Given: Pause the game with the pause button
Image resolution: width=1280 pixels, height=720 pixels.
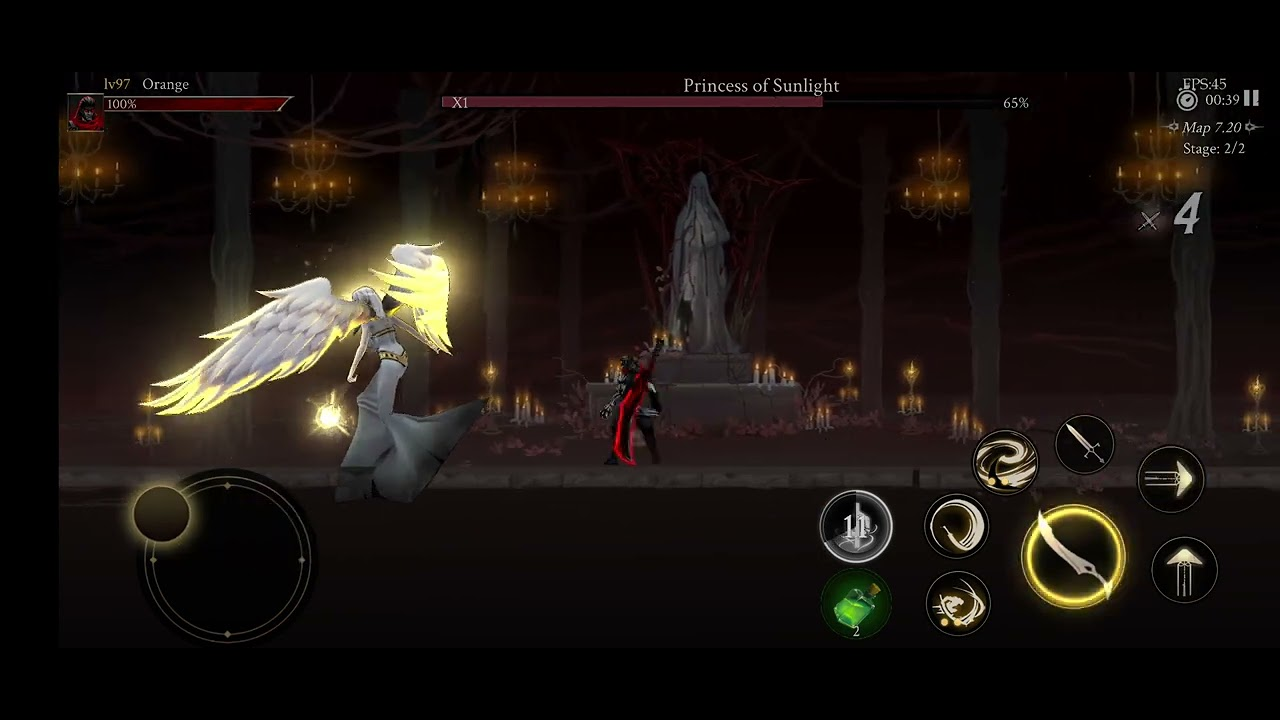Looking at the screenshot, I should [x=1250, y=98].
